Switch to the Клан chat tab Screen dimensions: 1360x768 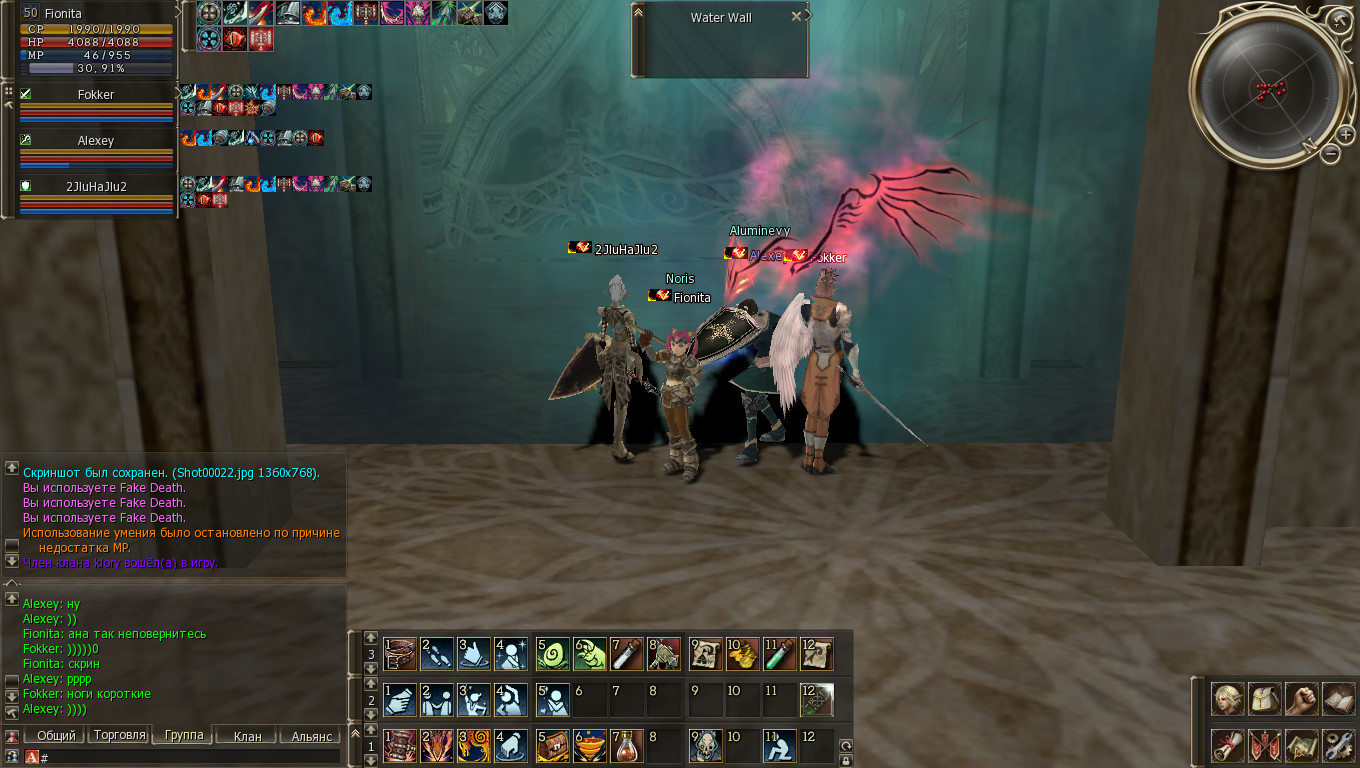click(247, 736)
